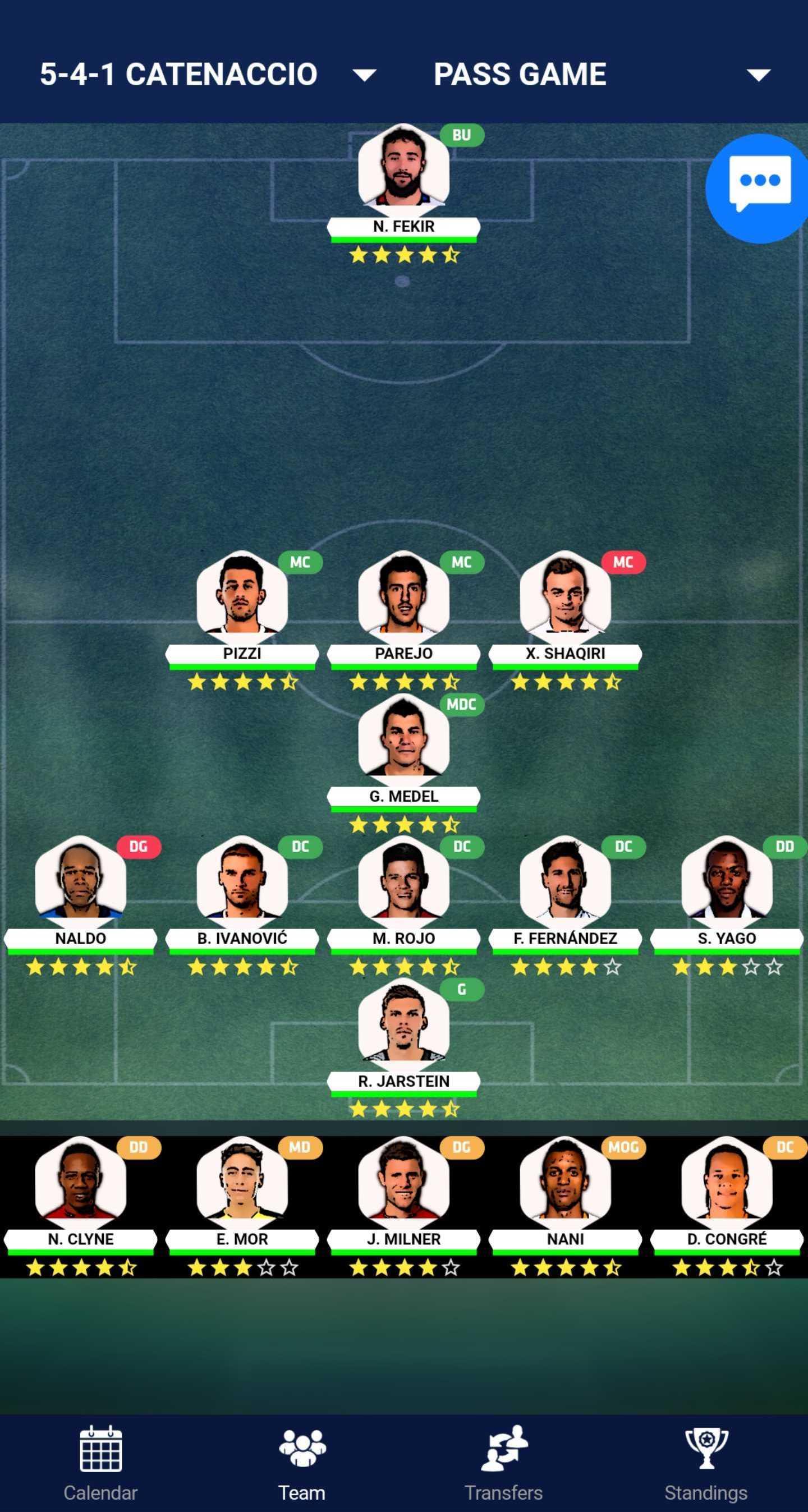Open the Transfers tab
The width and height of the screenshot is (808, 1512).
504,1463
